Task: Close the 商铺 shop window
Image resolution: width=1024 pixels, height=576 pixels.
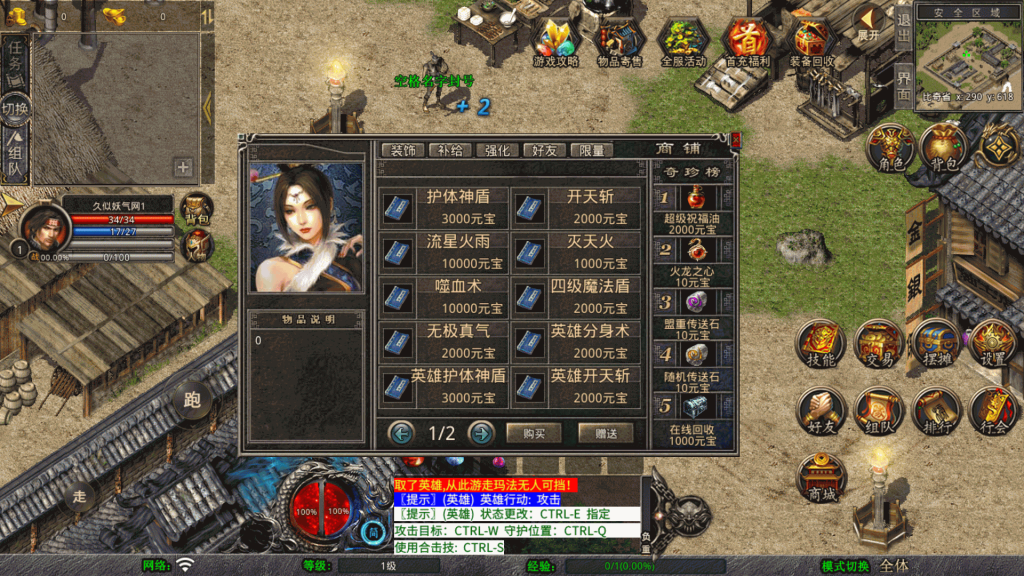Action: click(x=736, y=140)
